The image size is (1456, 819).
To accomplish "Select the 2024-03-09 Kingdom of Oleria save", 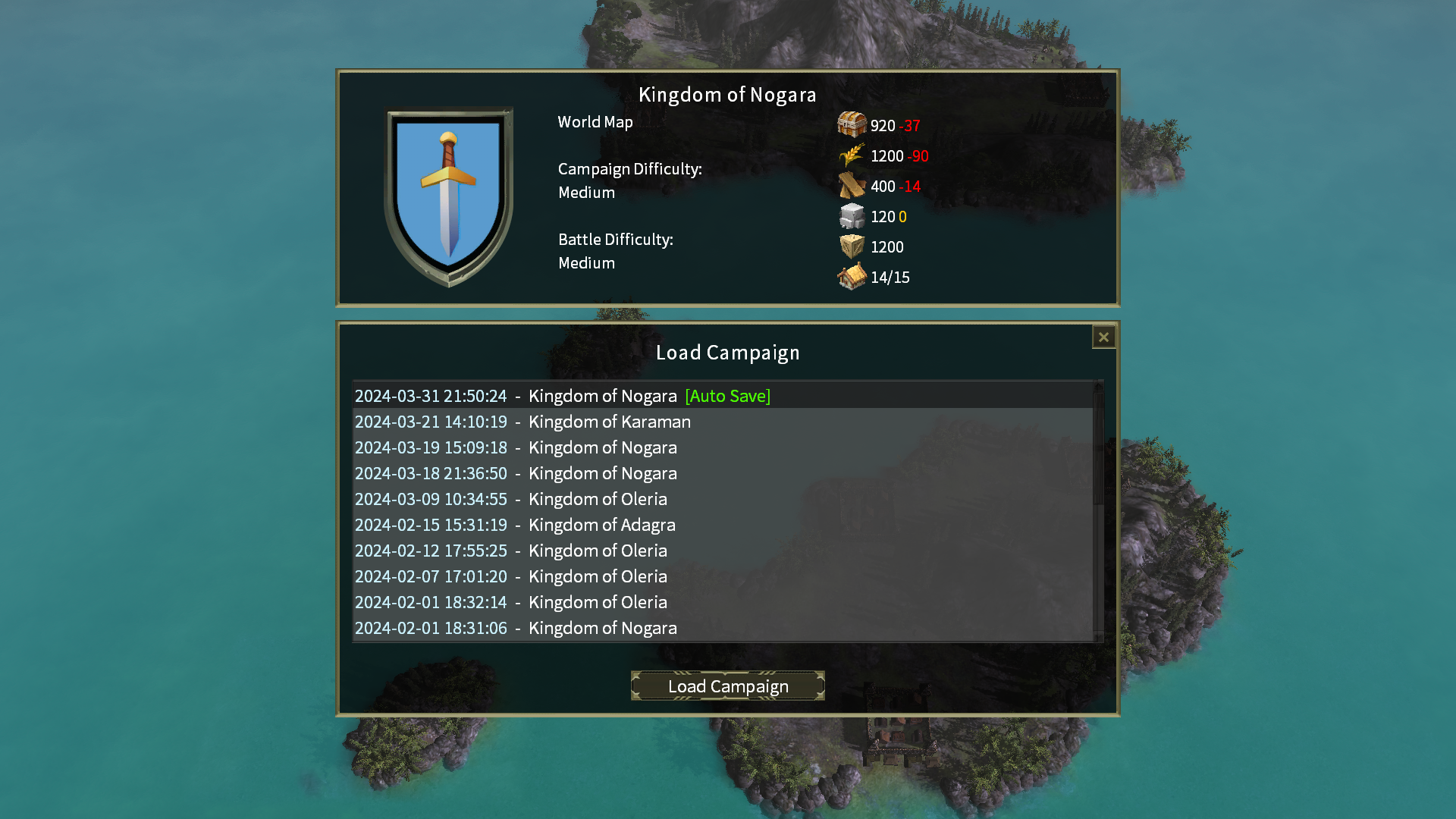I will (511, 499).
